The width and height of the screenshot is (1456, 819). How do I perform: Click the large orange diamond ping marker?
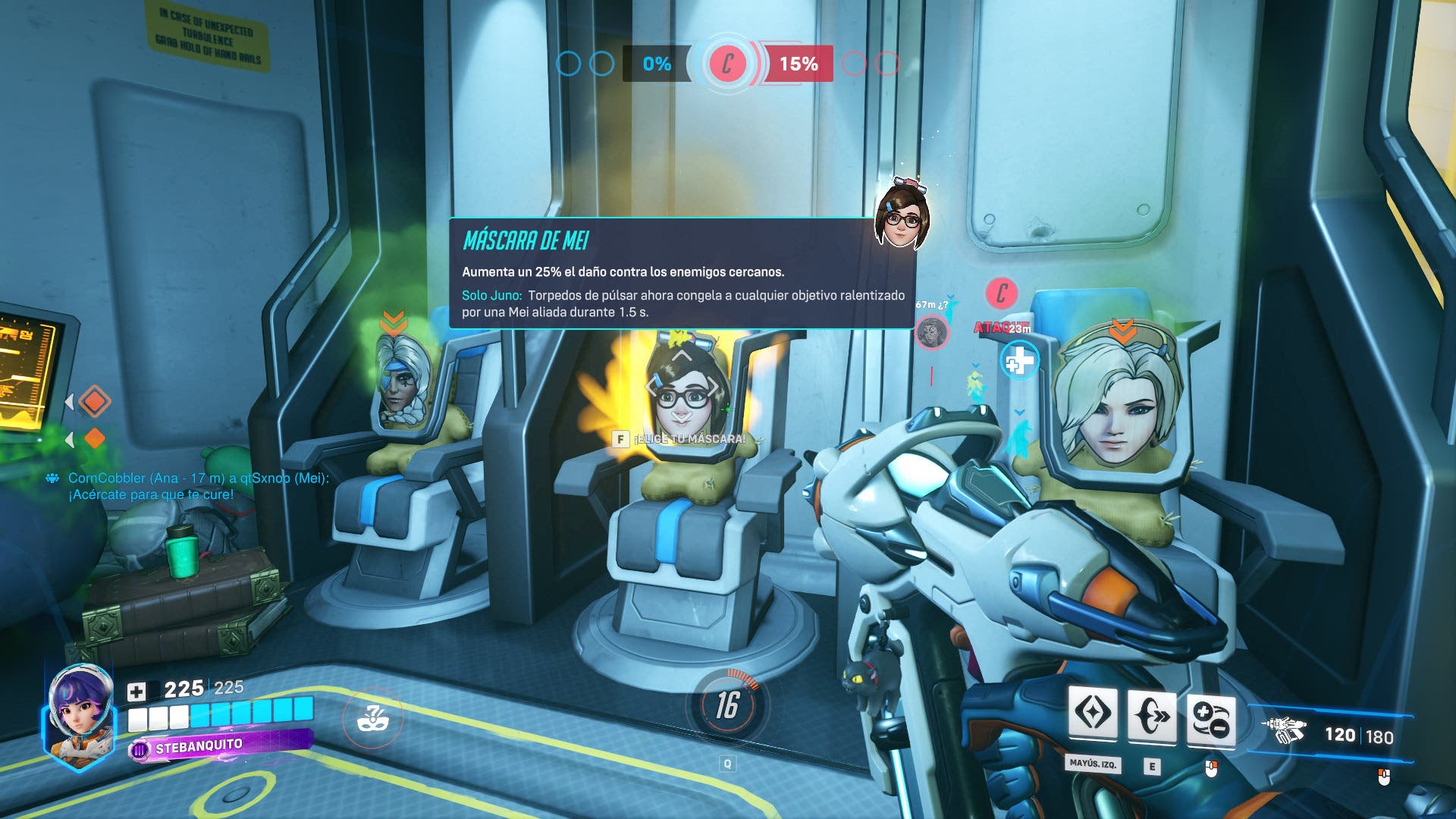(x=94, y=401)
